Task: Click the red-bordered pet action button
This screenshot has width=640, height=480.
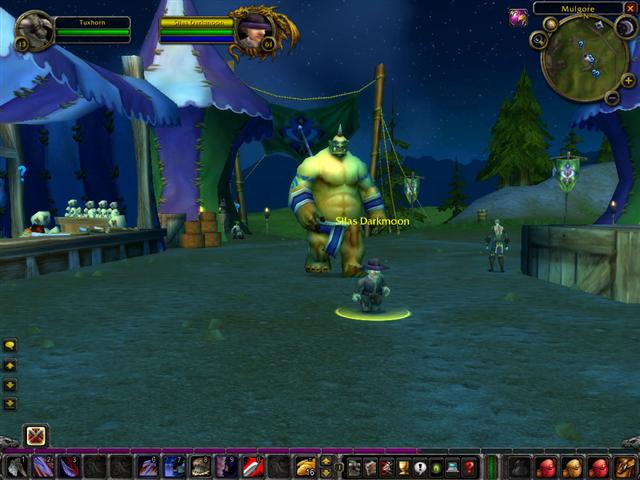Action: (36, 436)
